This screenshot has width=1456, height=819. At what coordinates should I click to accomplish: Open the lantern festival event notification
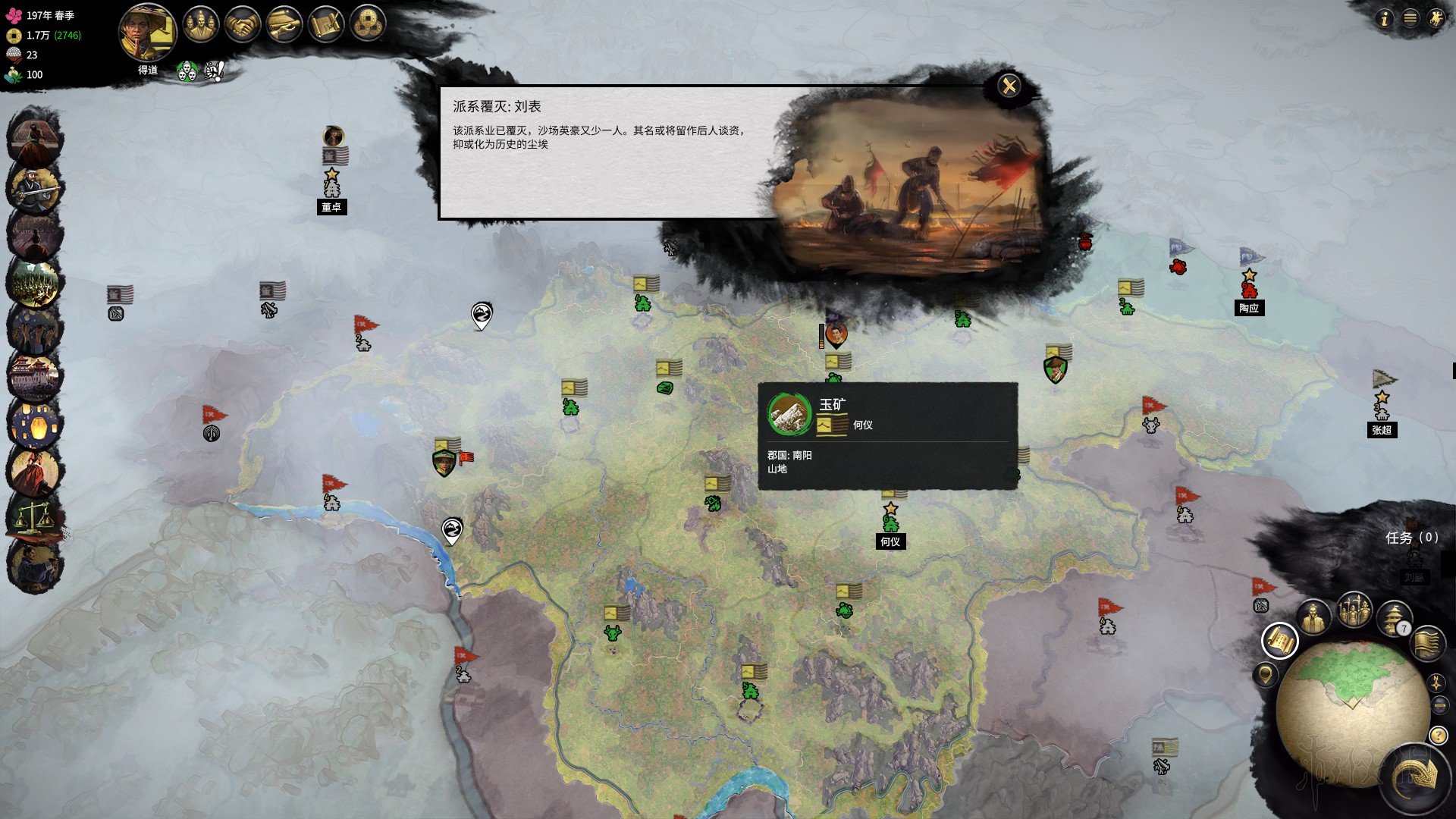pos(34,423)
